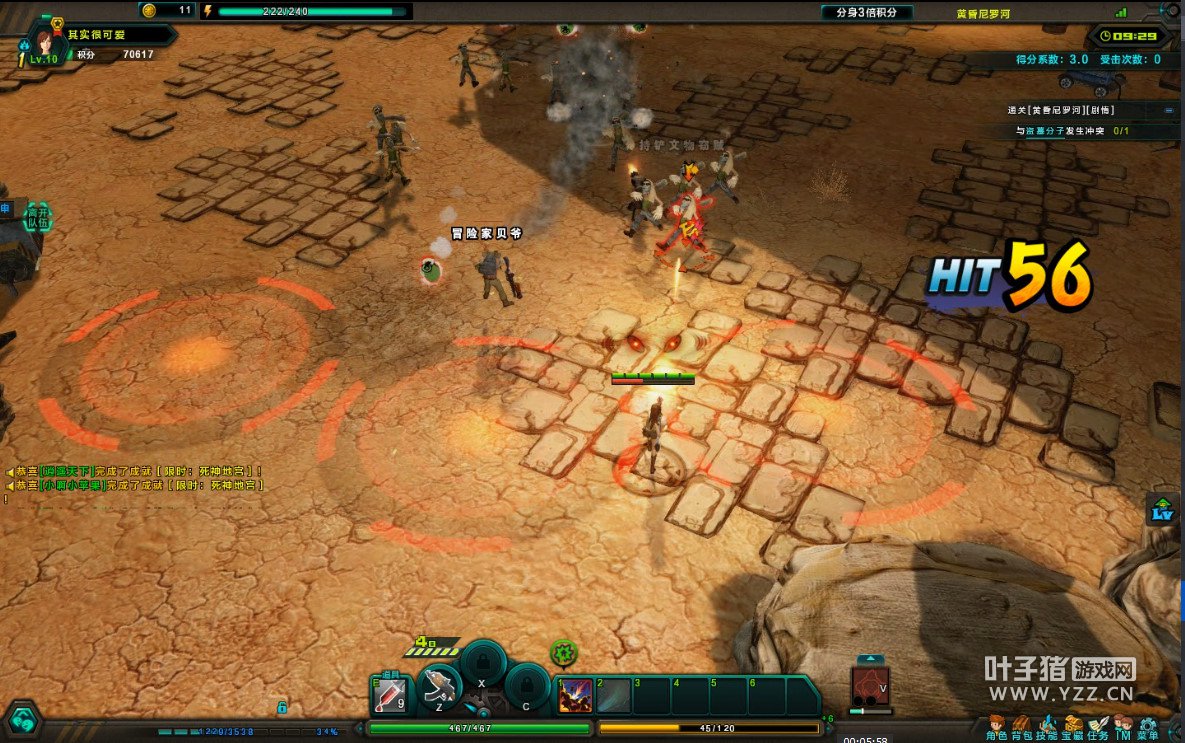Open the 技能 skills window
This screenshot has width=1185, height=743.
1047,726
